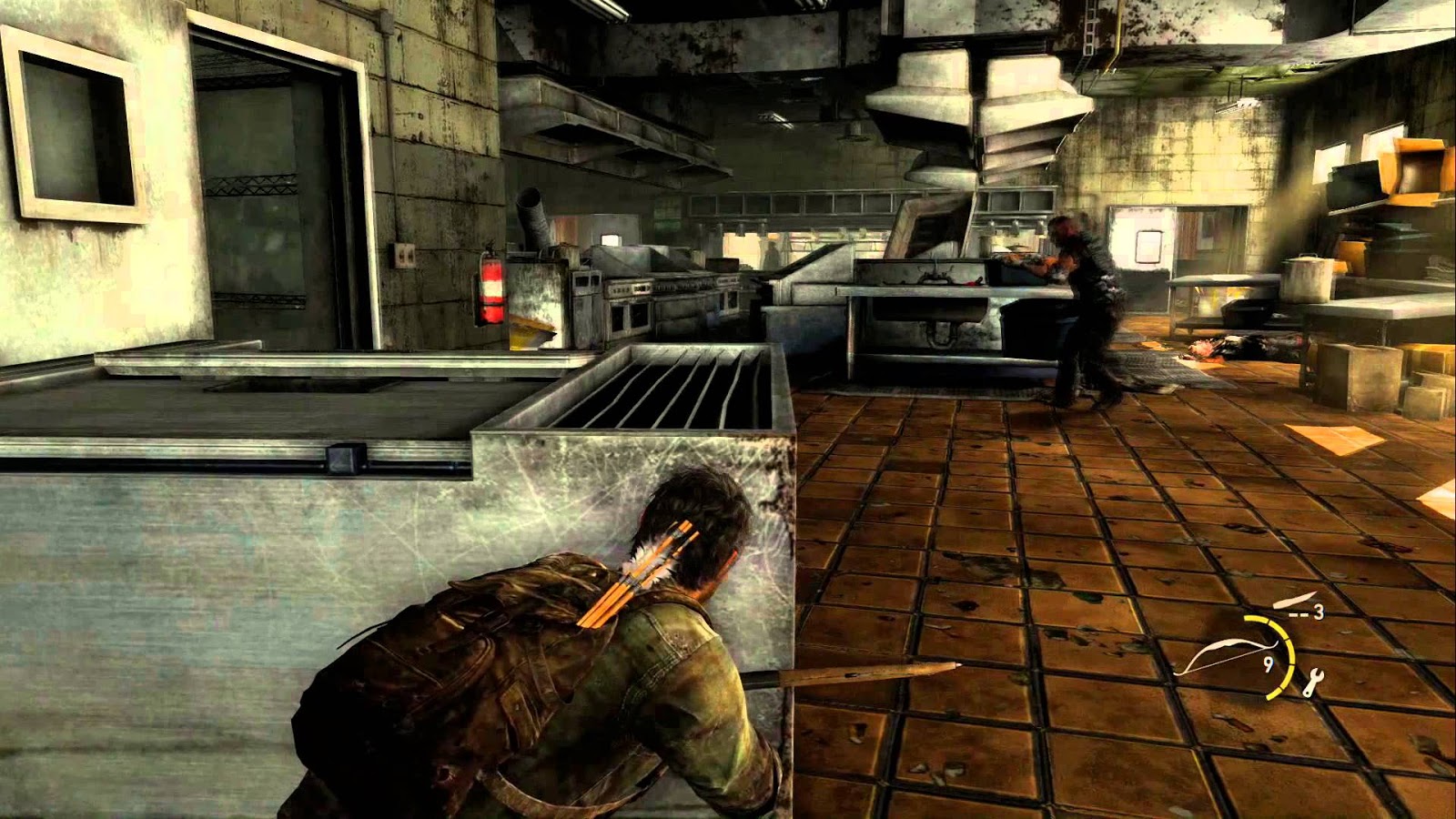Click the shiv count number 3
Screen dimensions: 1456x819
pos(1319,612)
